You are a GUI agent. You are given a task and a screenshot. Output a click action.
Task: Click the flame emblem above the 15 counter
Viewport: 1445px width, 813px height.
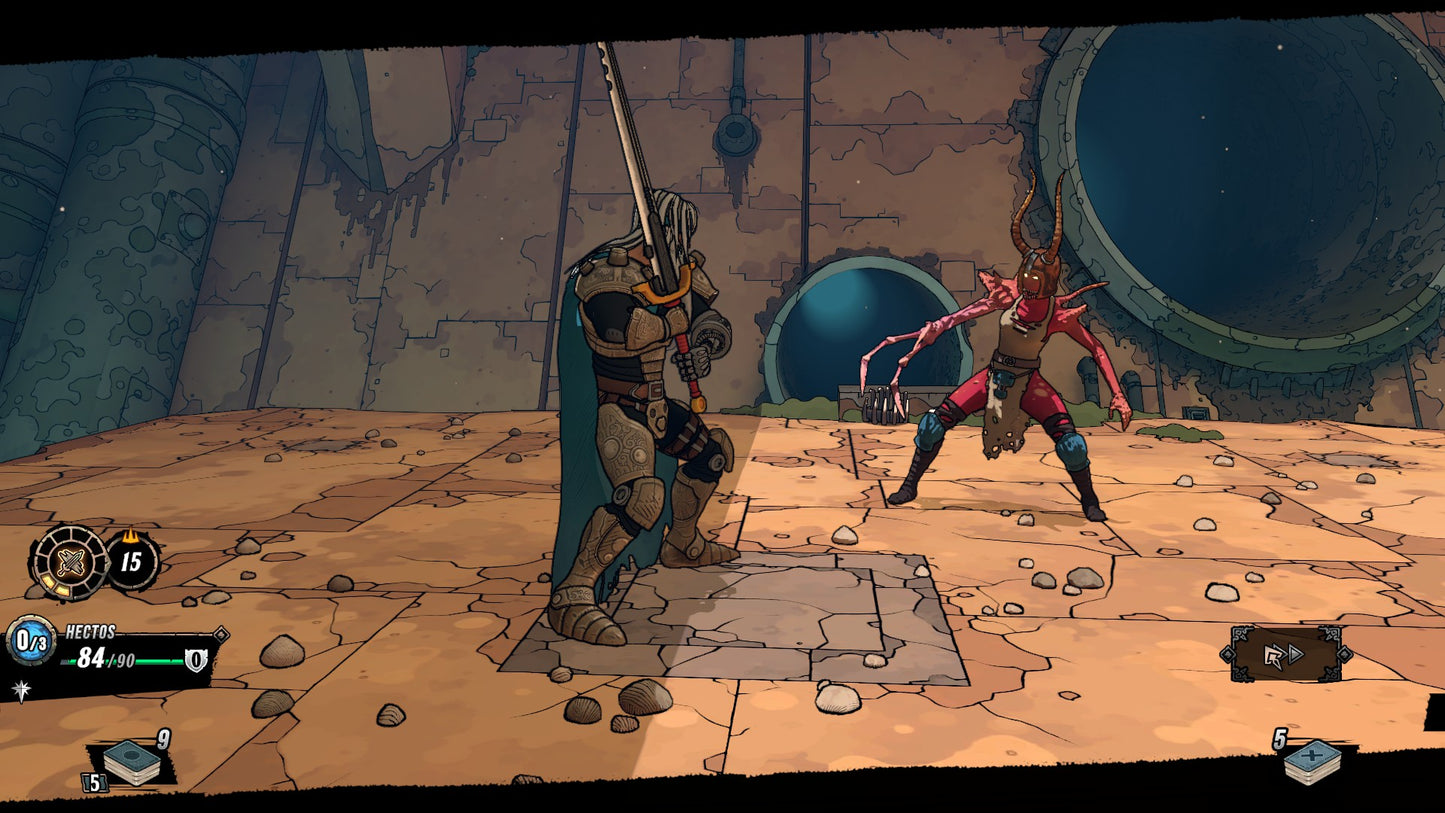click(131, 537)
